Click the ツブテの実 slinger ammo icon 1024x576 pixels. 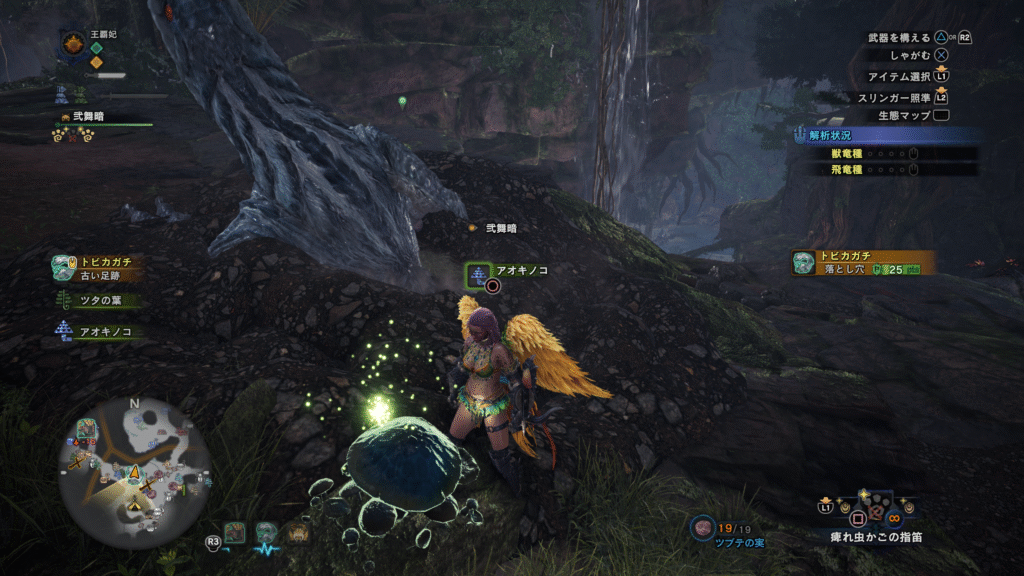point(703,526)
